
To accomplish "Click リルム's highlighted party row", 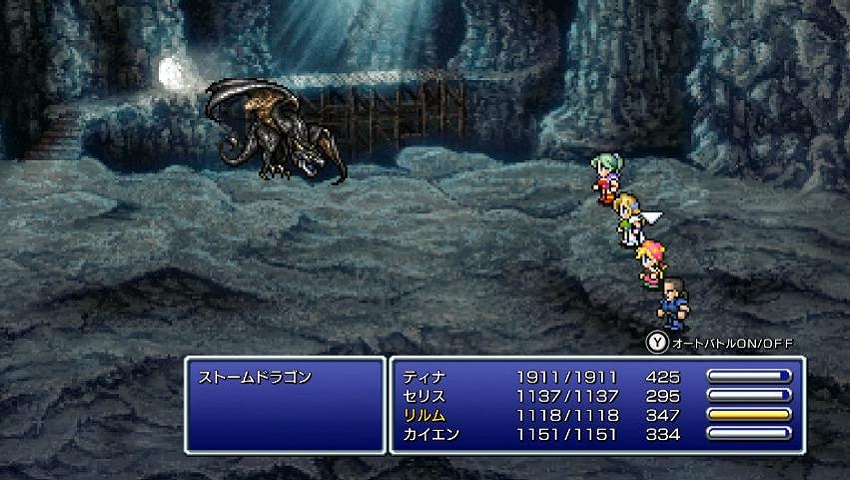I will (423, 415).
